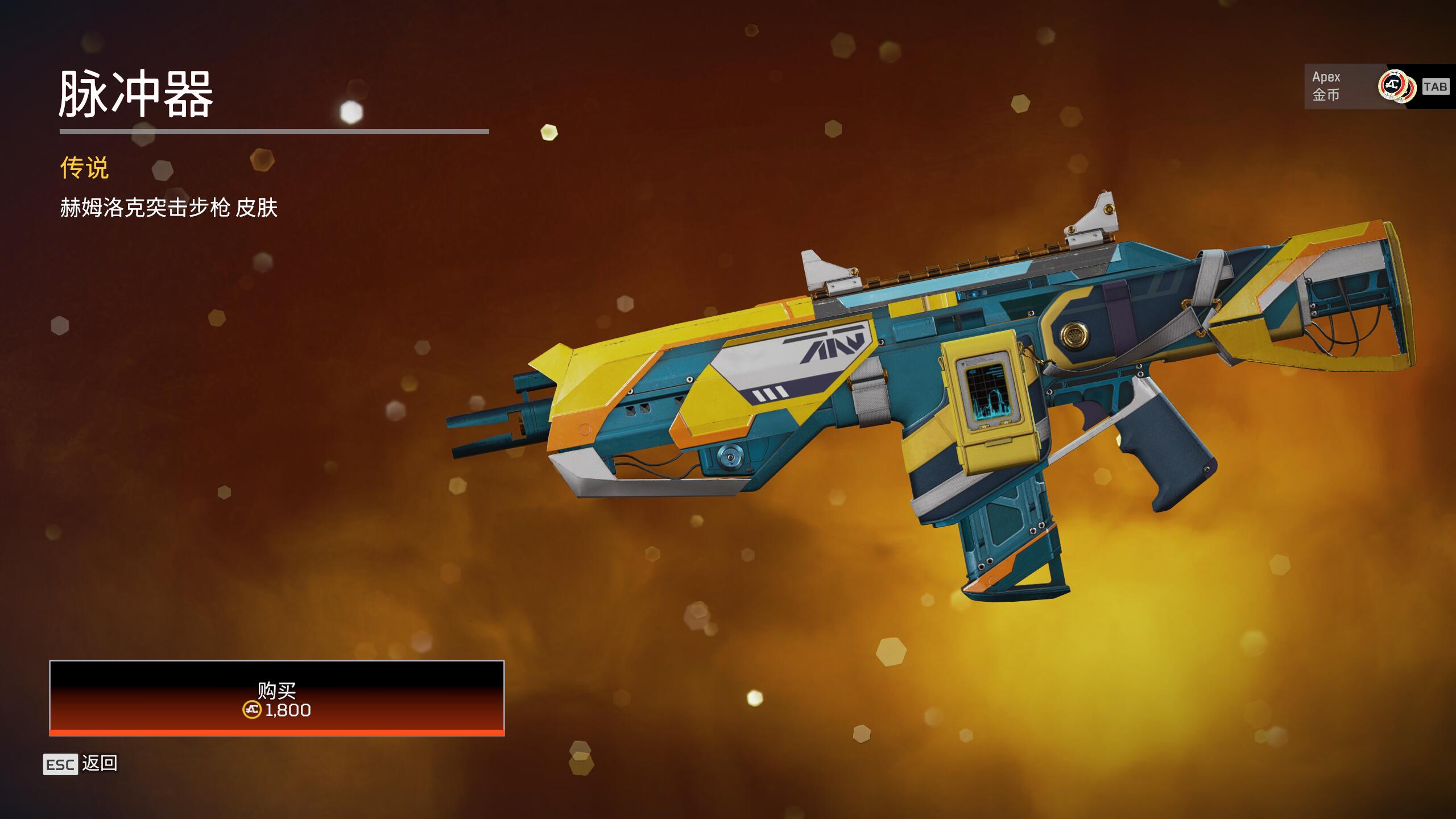
Task: Go back with the 返回 button
Action: (81, 764)
